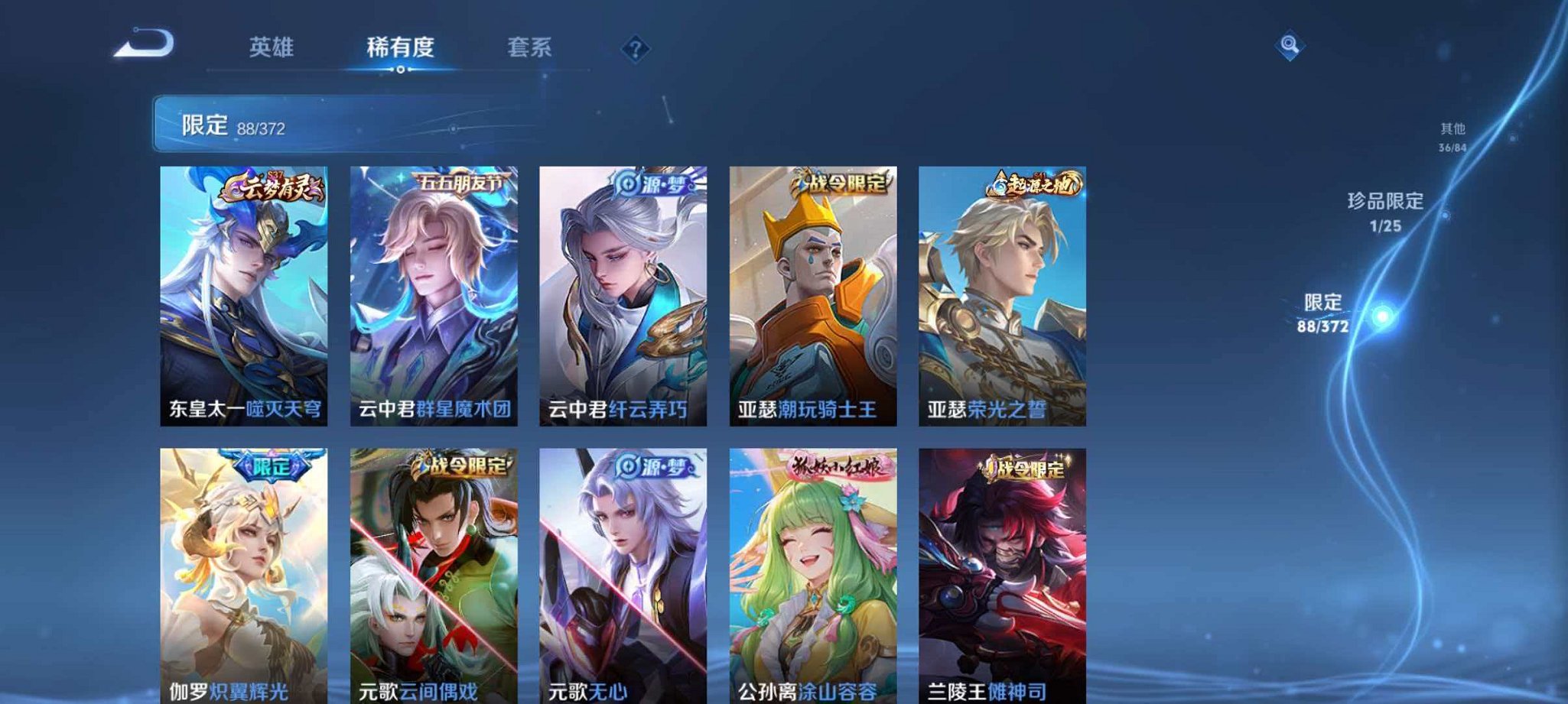Click the 起源之地 badge on 荣光之誓 card

click(x=1033, y=183)
